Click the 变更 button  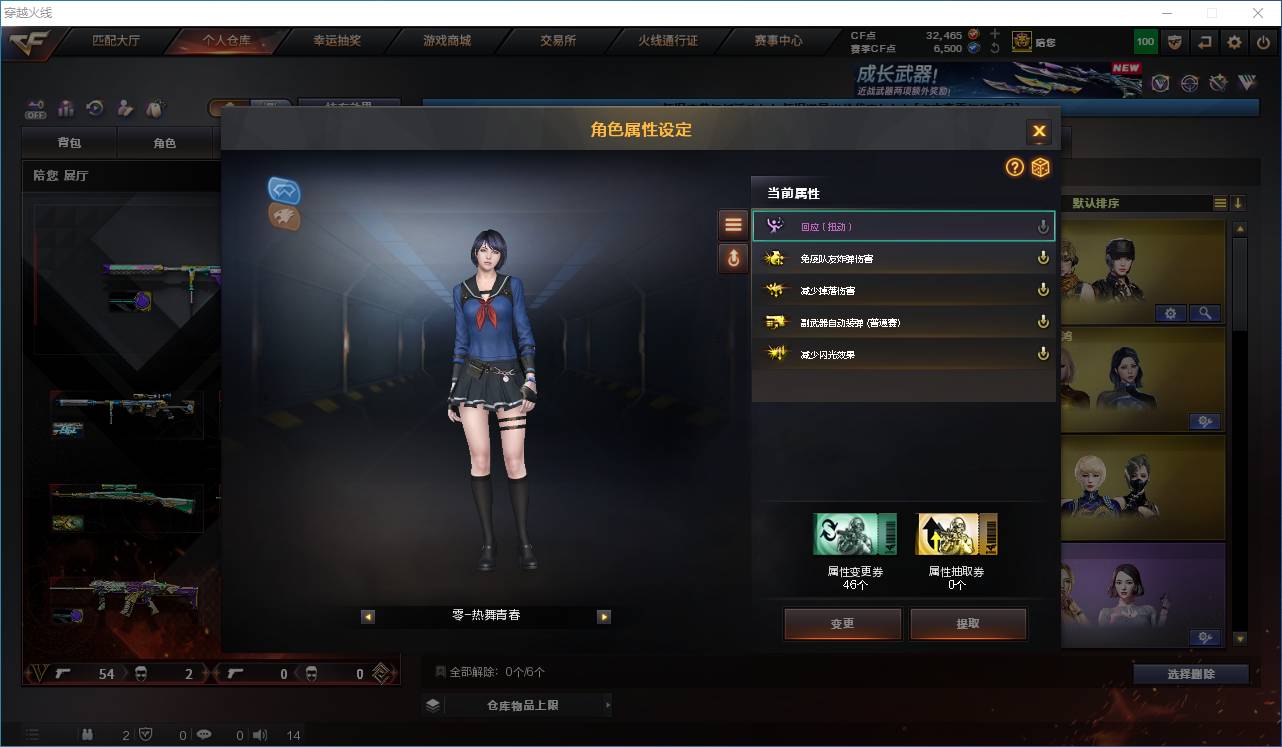point(842,623)
